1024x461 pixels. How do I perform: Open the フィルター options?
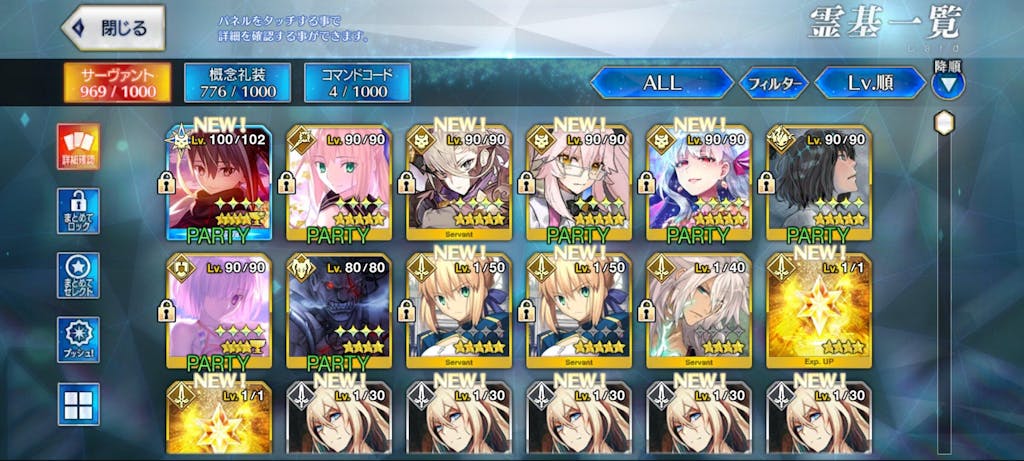(773, 84)
